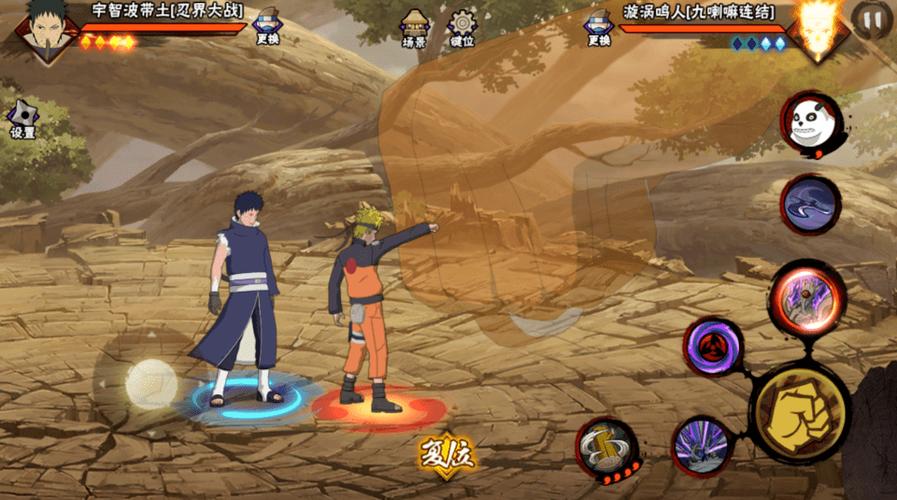897x500 pixels.
Task: Tap the glowing virtual joystick knob
Action: pos(150,383)
